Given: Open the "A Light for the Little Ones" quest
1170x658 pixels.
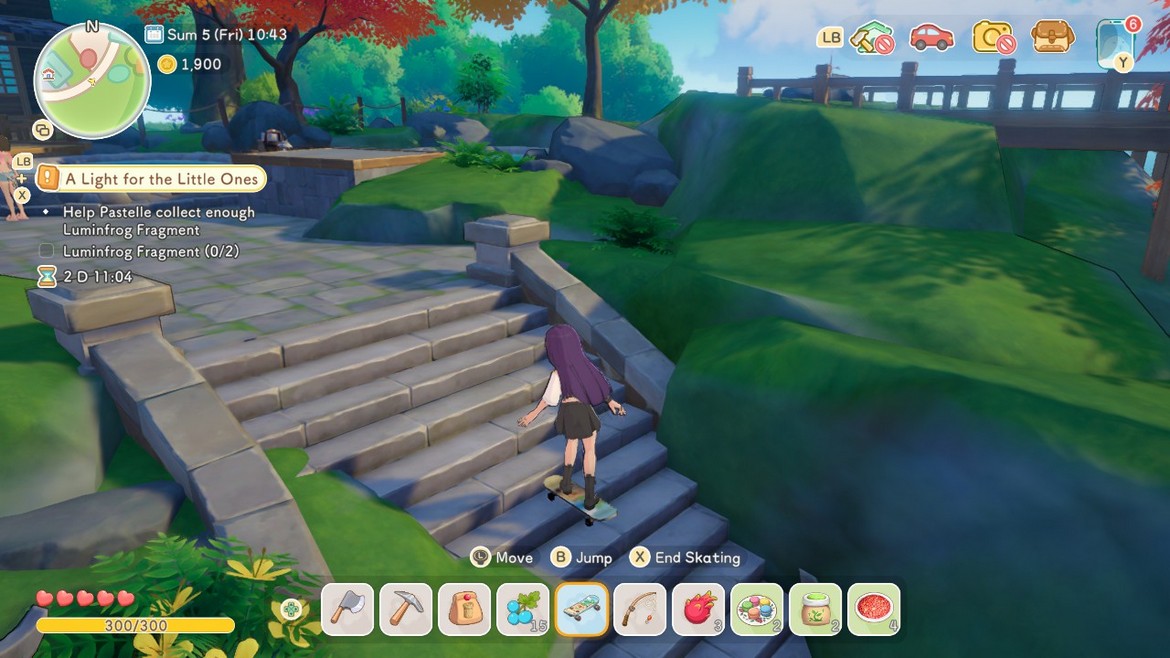Looking at the screenshot, I should click(x=161, y=179).
